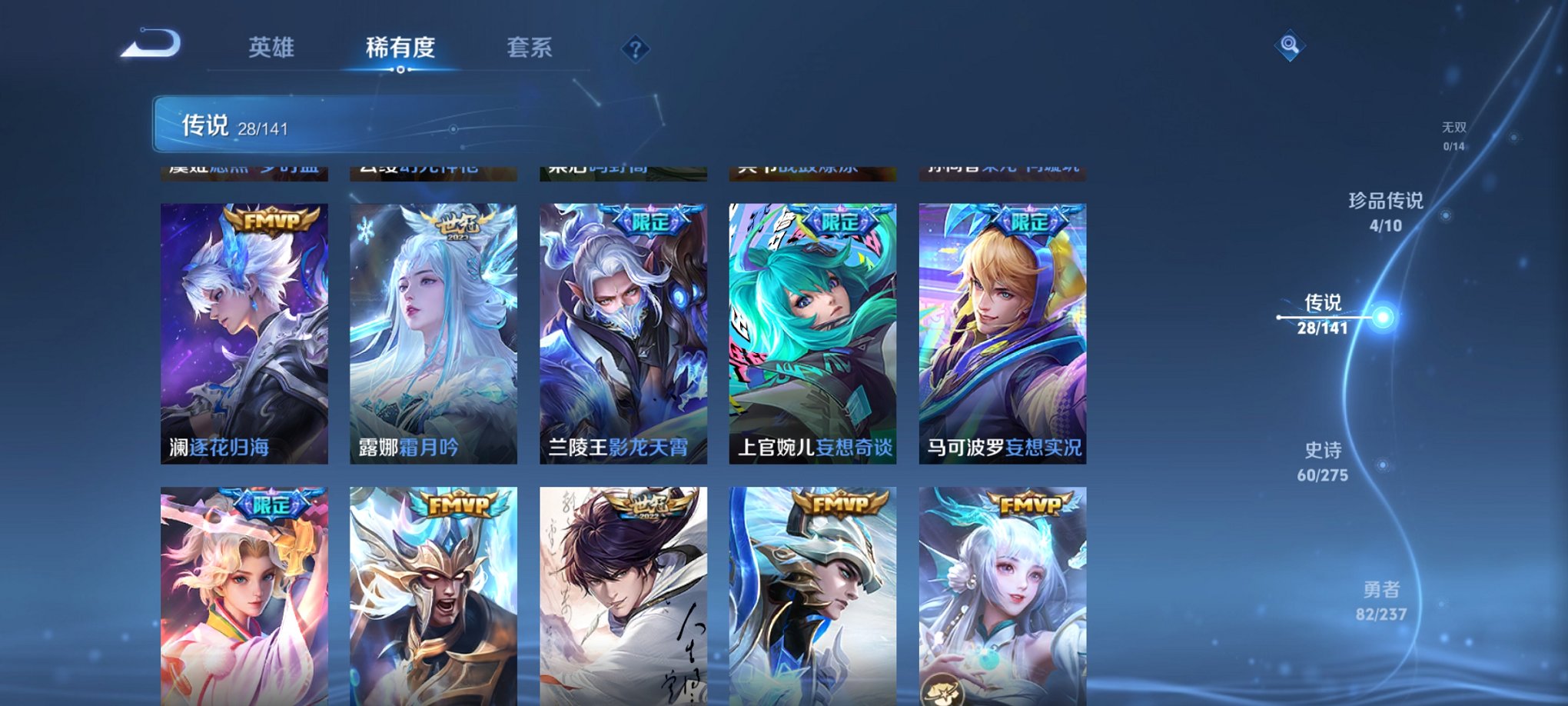Open the 马可波罗妄想实况 skin card
1568x706 pixels.
coord(1003,331)
